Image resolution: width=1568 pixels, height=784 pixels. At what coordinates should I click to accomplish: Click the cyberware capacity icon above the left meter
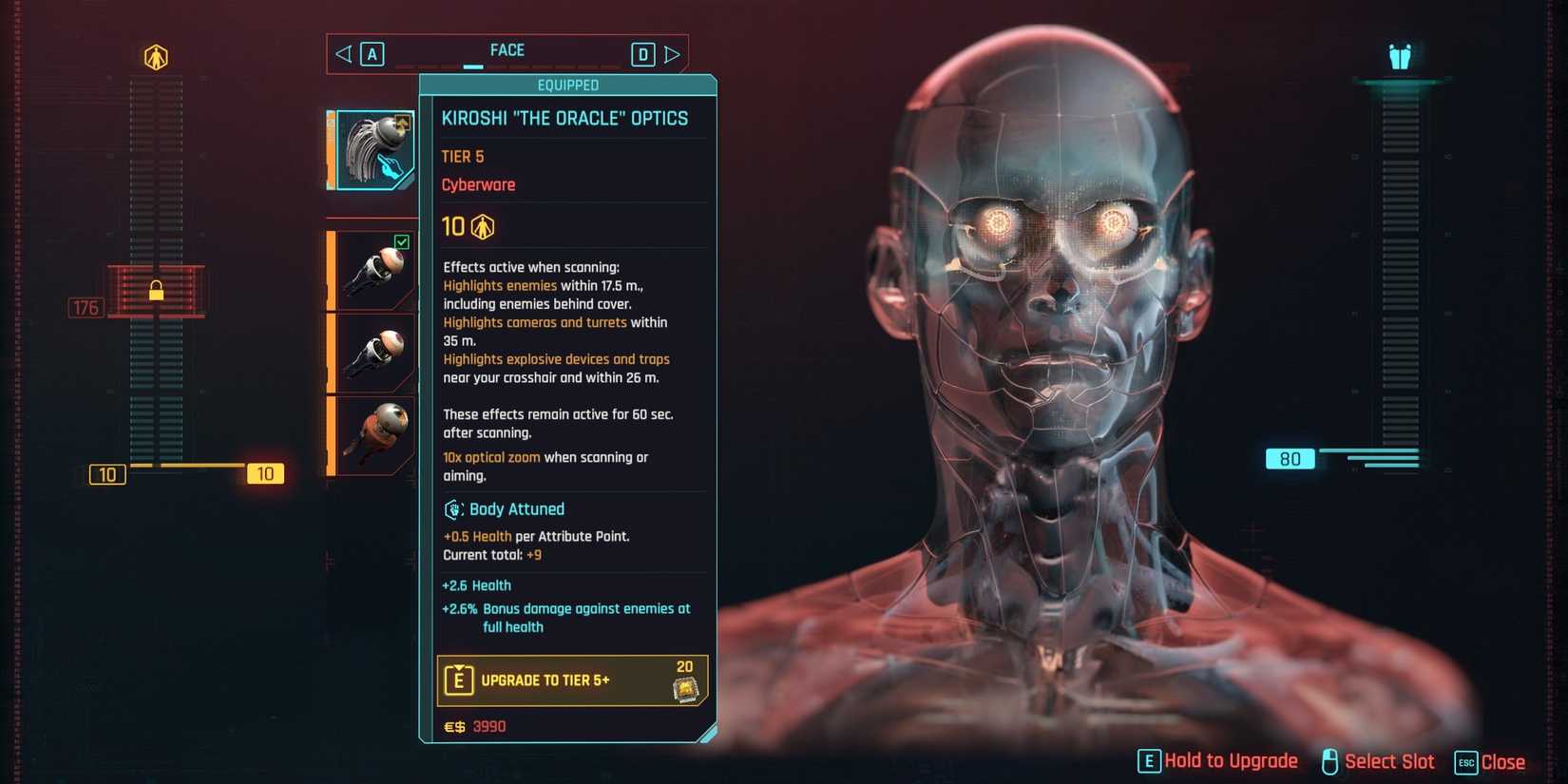click(155, 56)
